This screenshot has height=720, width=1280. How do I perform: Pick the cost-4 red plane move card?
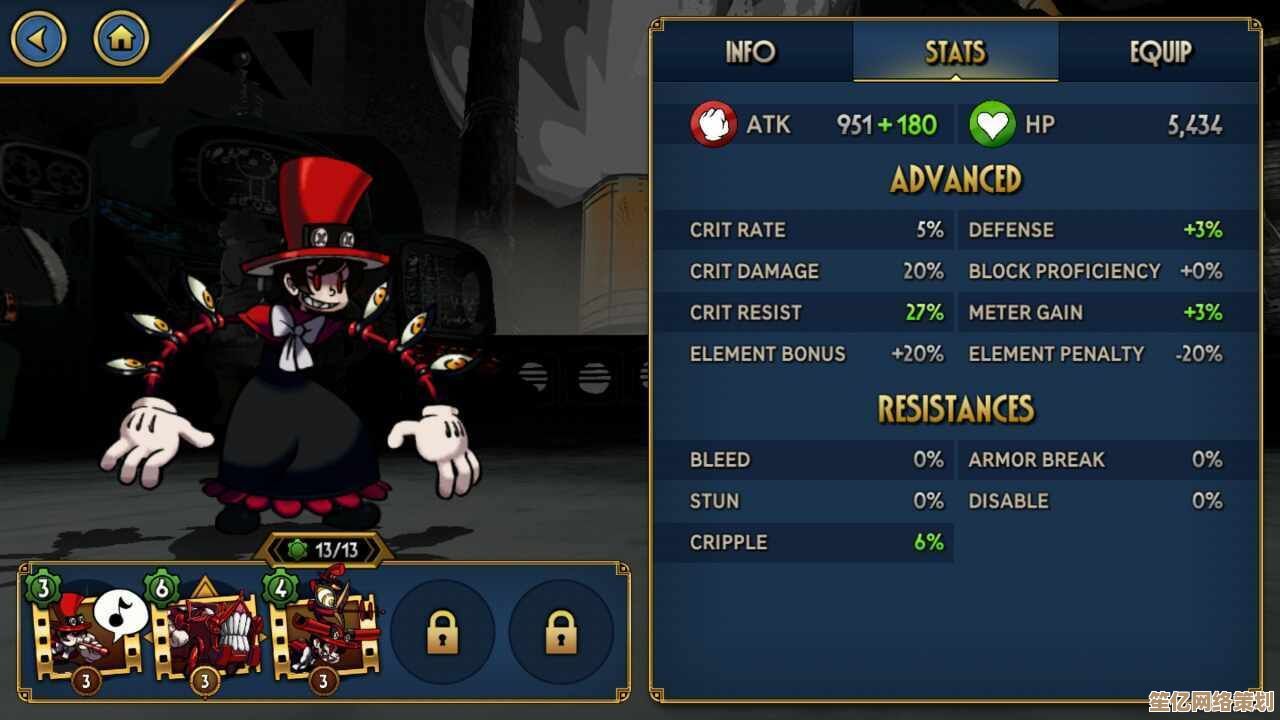click(x=326, y=632)
